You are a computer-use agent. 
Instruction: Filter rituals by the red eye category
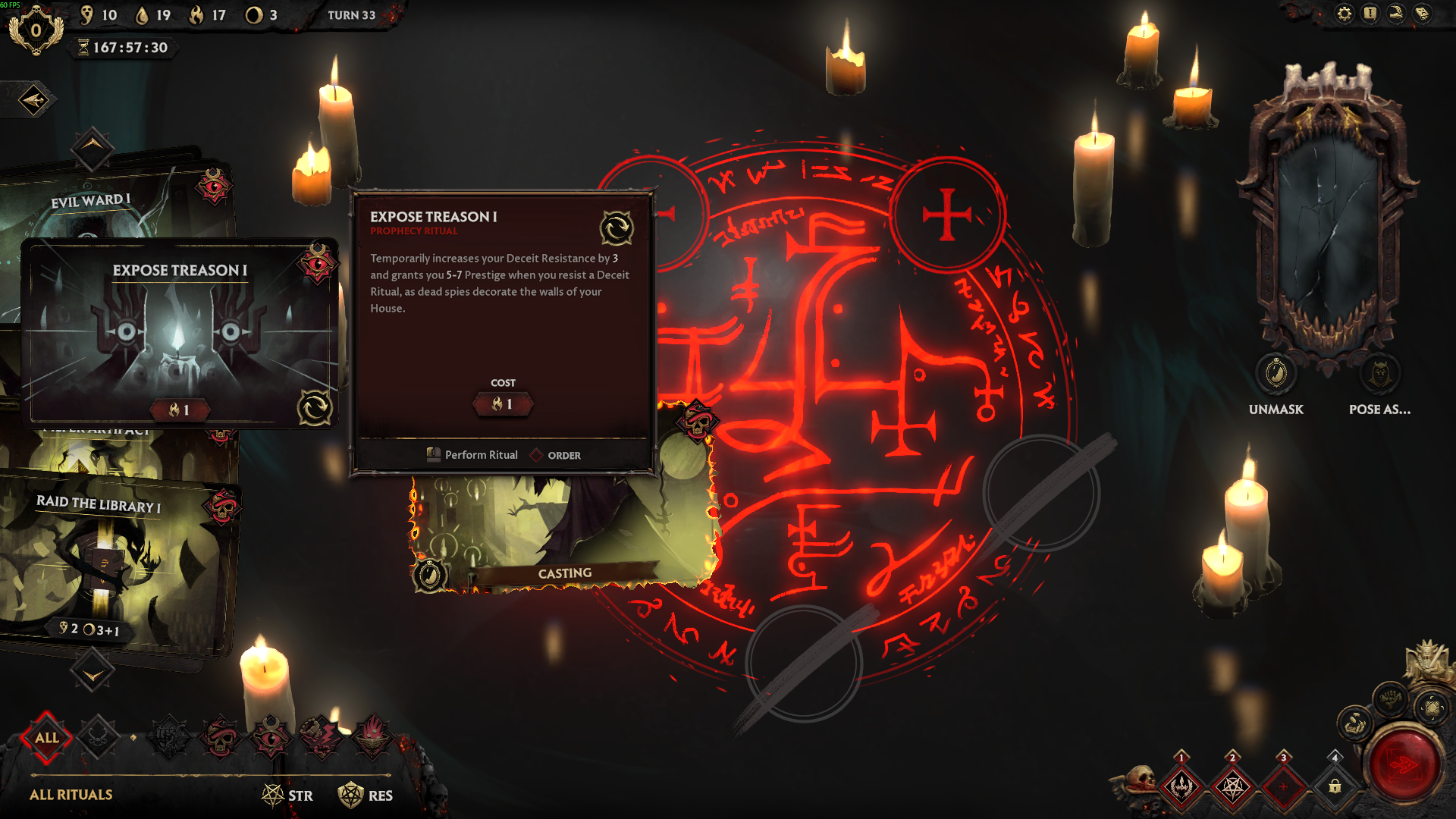pos(271,737)
